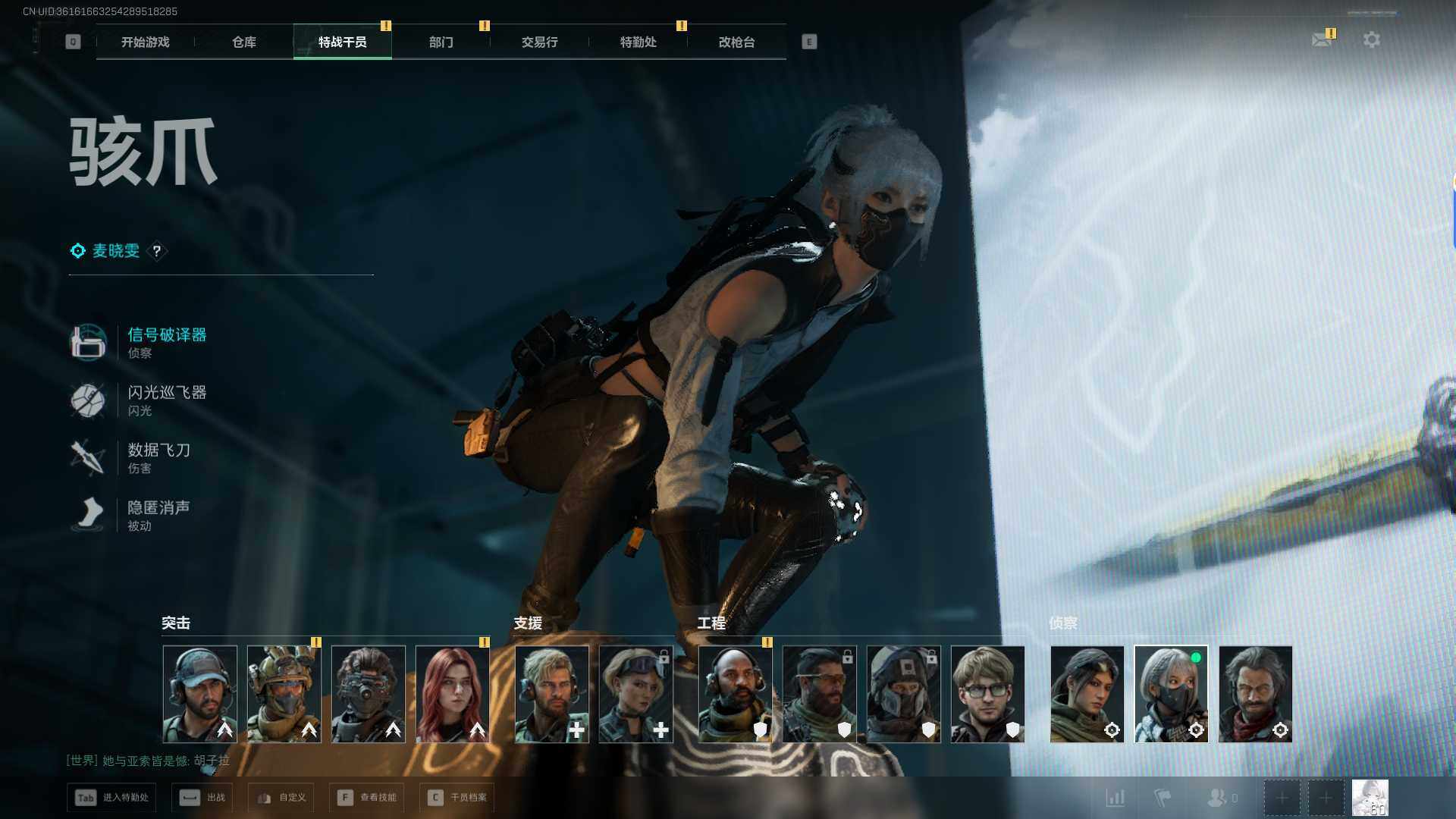Select the 闪光巡飞器 skill entry
Viewport: 1456px width, 819px height.
pos(166,393)
